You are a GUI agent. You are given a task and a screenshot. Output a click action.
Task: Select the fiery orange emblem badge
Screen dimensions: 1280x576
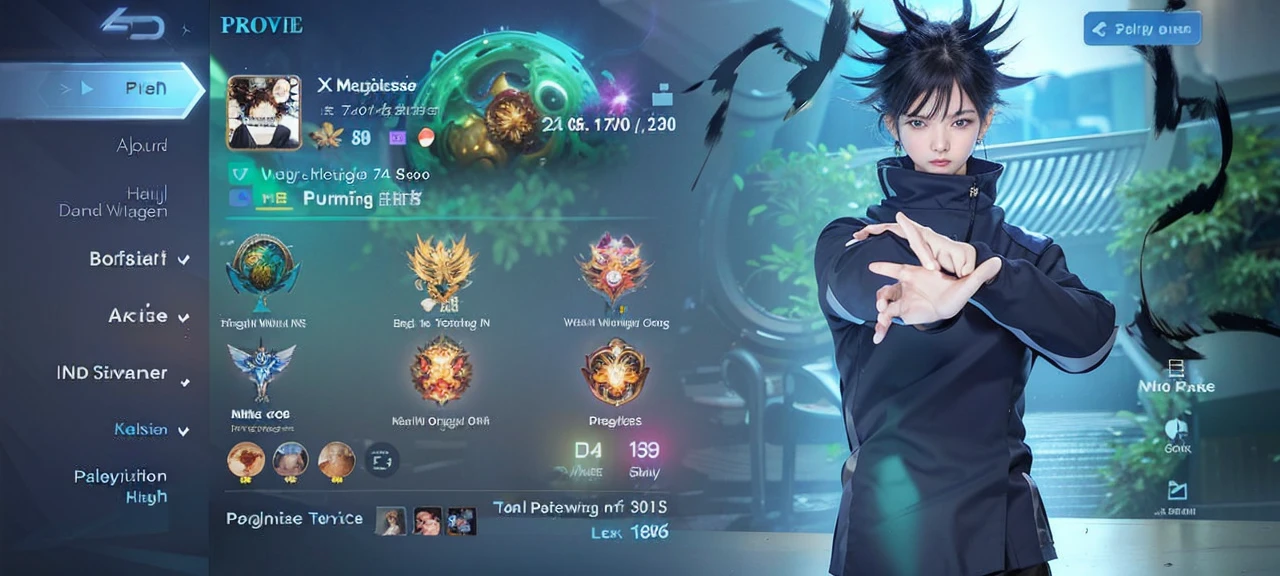coord(441,368)
